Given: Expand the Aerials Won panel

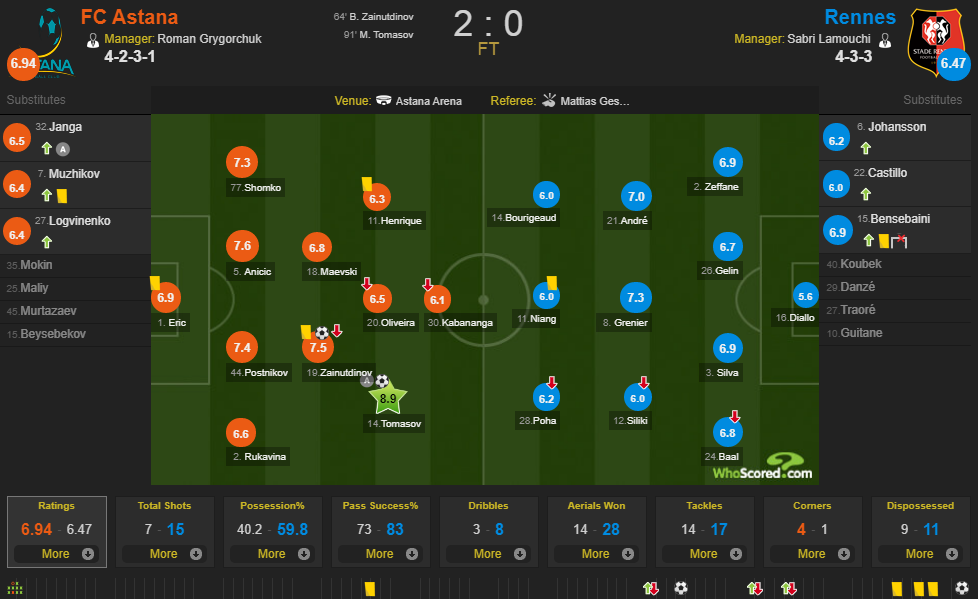Looking at the screenshot, I should coord(595,553).
